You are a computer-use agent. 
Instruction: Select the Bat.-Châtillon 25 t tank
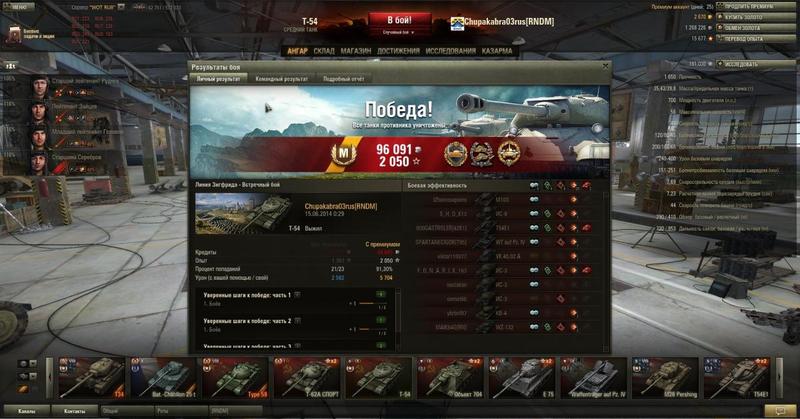162,377
